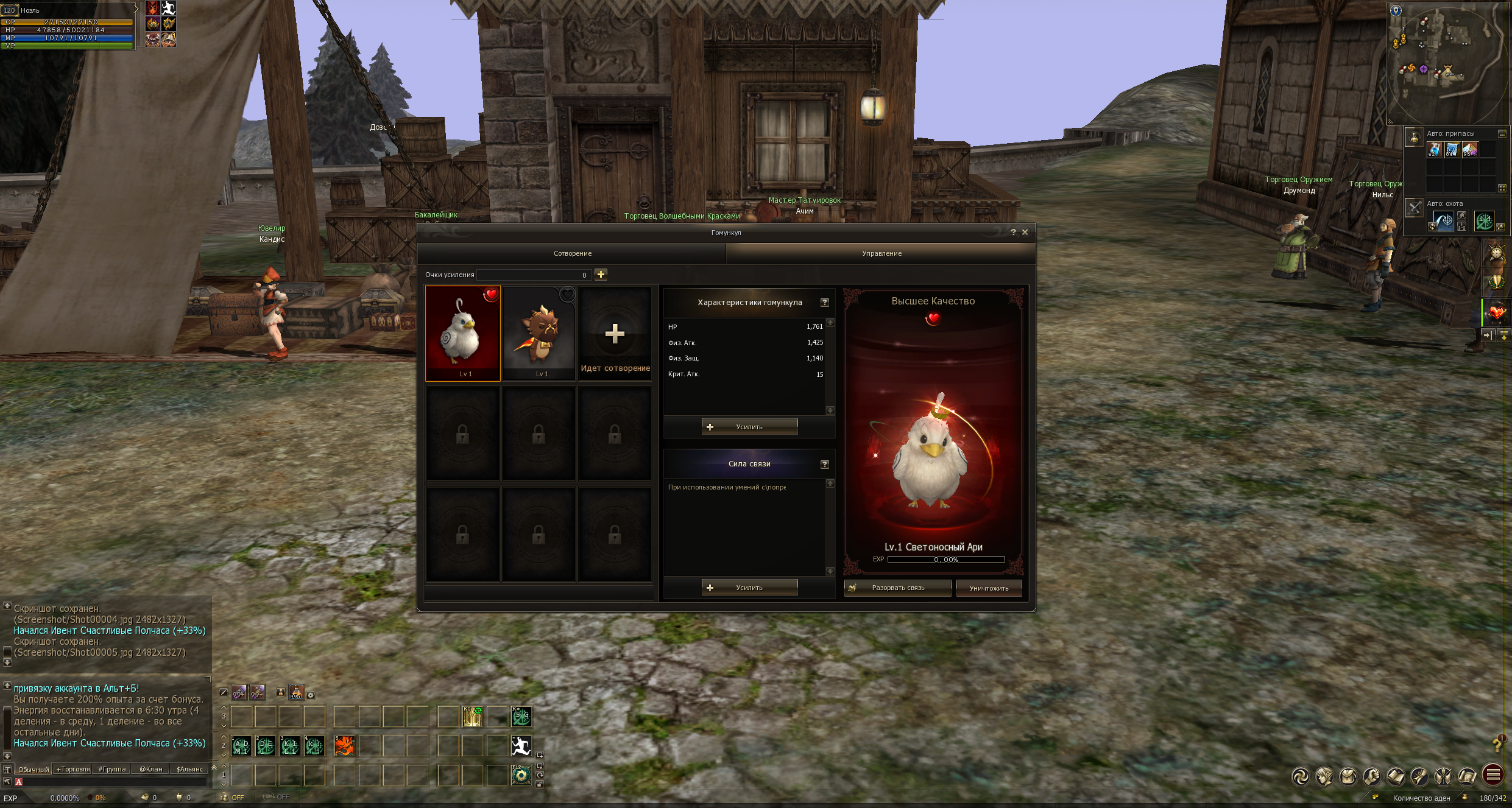Viewport: 1512px width, 808px height.
Task: Switch to the Сотворение tab
Action: [x=572, y=253]
